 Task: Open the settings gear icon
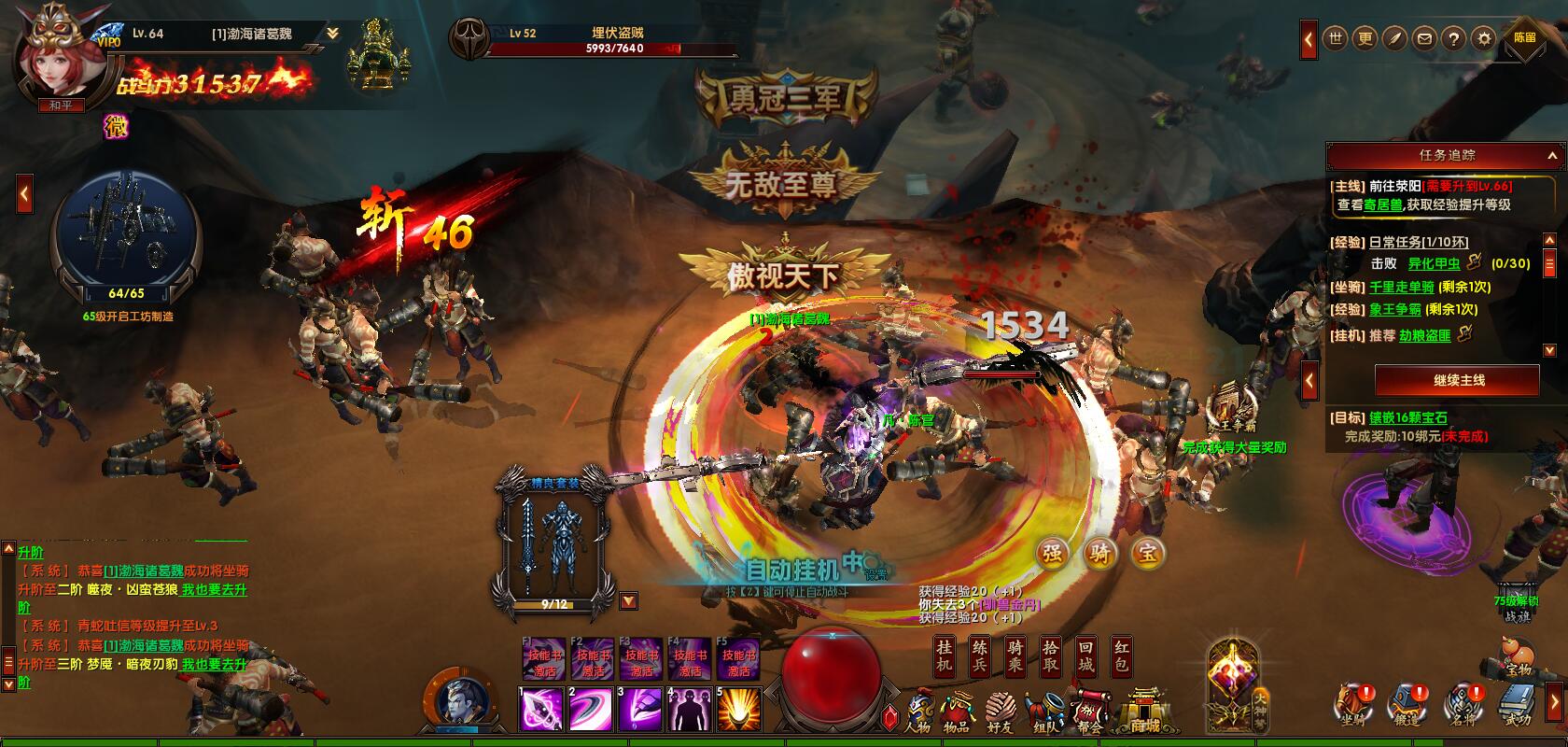coord(1482,39)
